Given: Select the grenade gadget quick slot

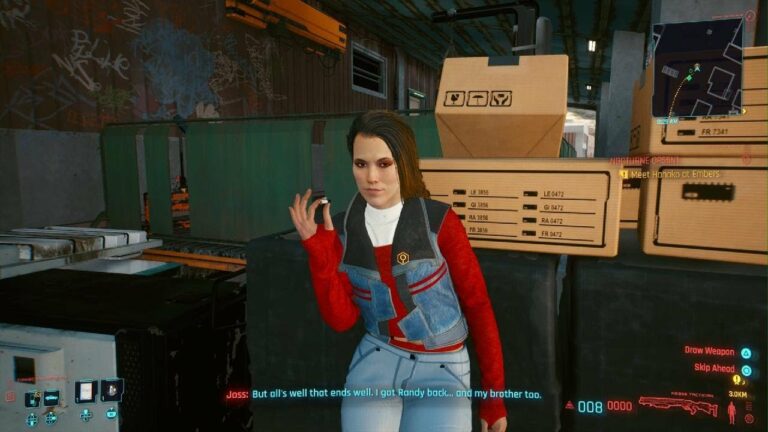Looking at the screenshot, I should click(111, 390).
